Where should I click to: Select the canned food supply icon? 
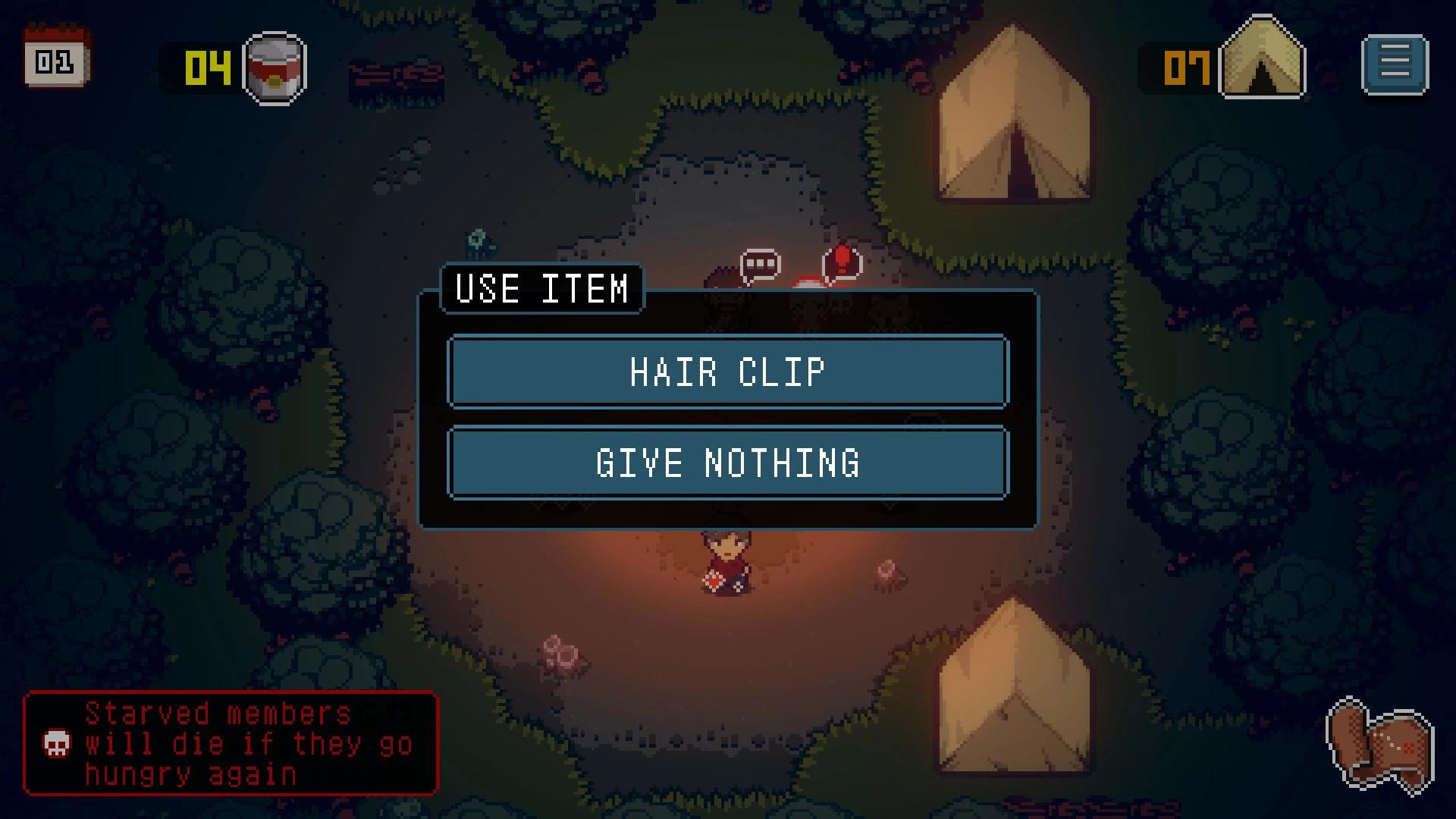tap(275, 67)
